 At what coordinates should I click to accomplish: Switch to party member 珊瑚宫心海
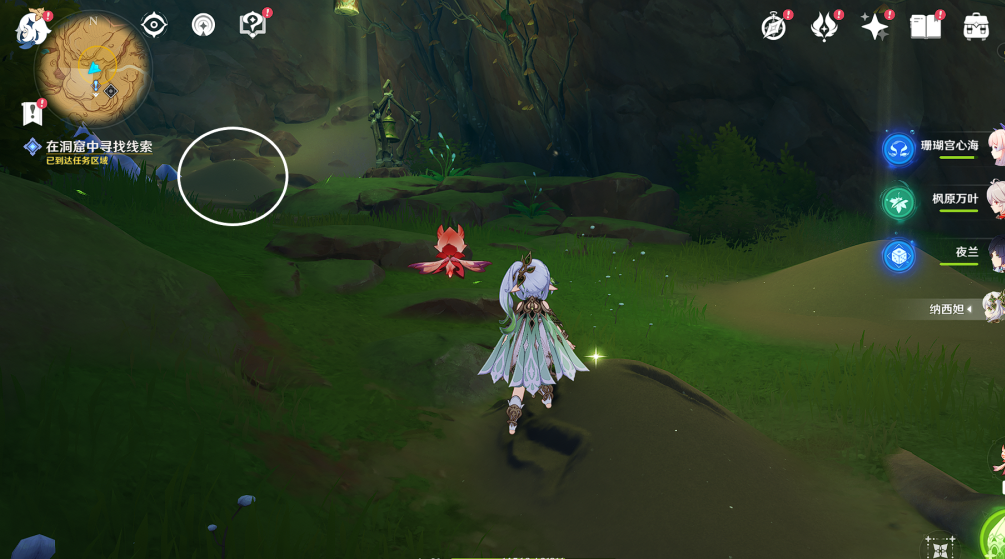tap(950, 146)
